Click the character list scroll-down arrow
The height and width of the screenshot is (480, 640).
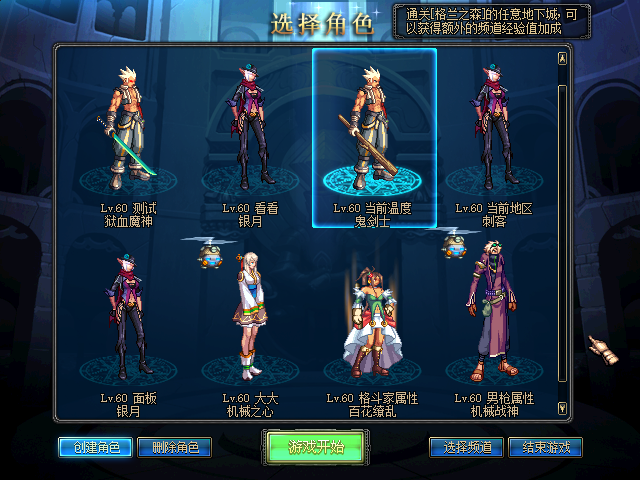coord(562,407)
